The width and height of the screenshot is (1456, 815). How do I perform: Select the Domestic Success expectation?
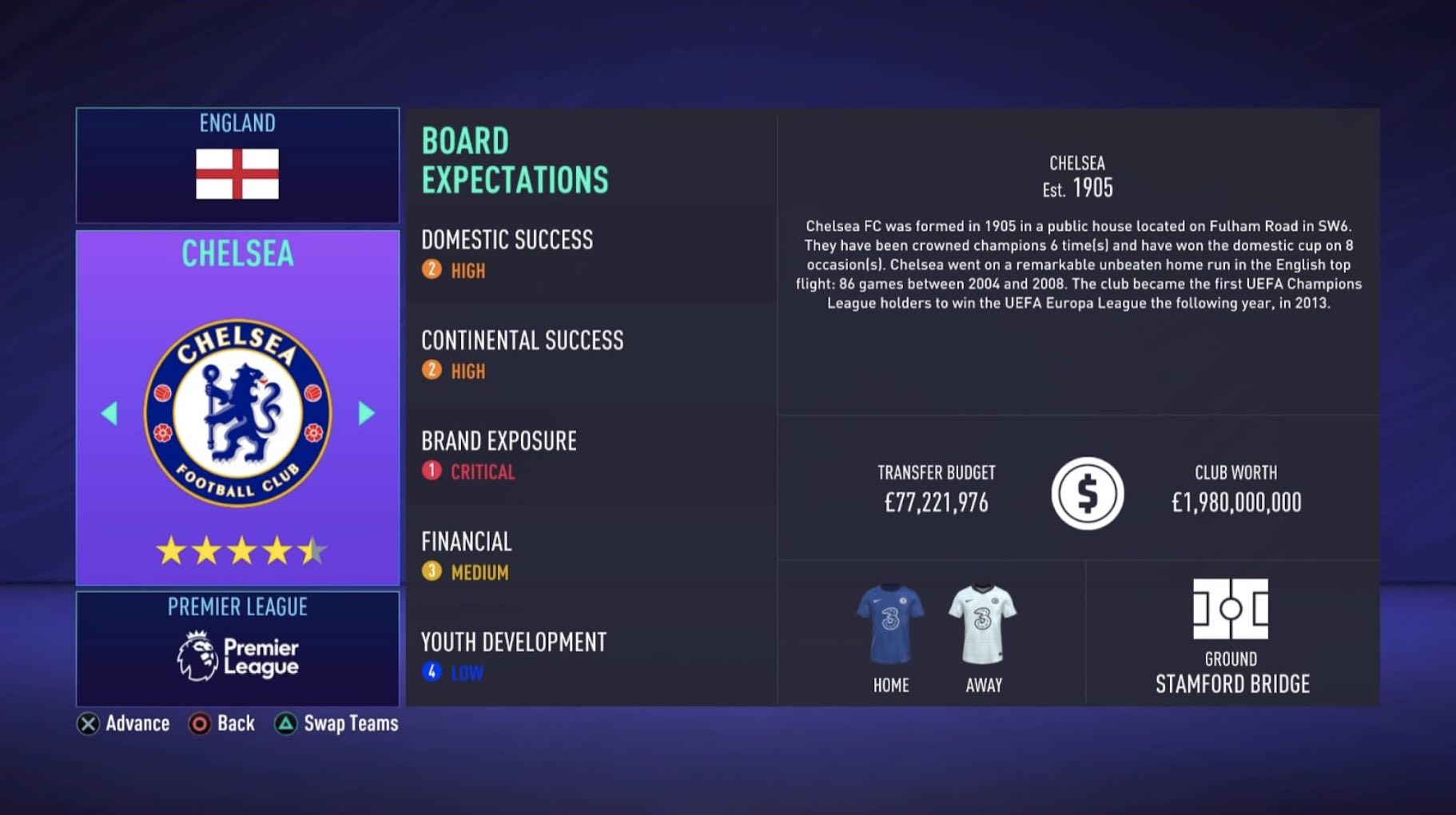point(507,240)
